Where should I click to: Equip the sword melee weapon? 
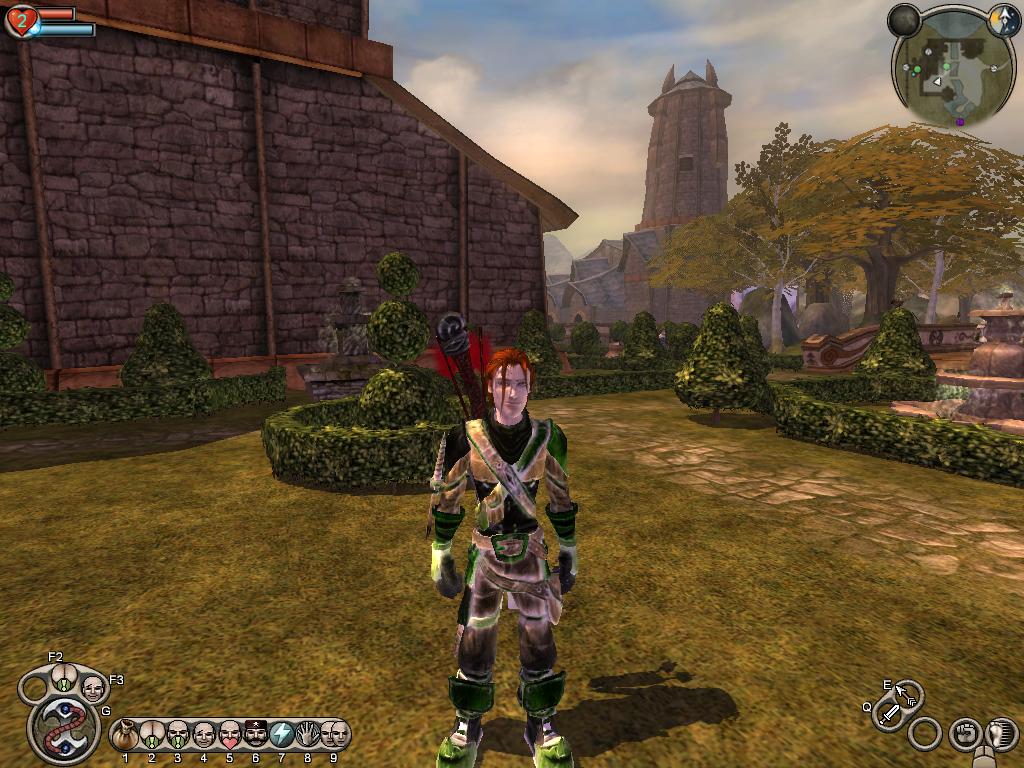(x=889, y=714)
